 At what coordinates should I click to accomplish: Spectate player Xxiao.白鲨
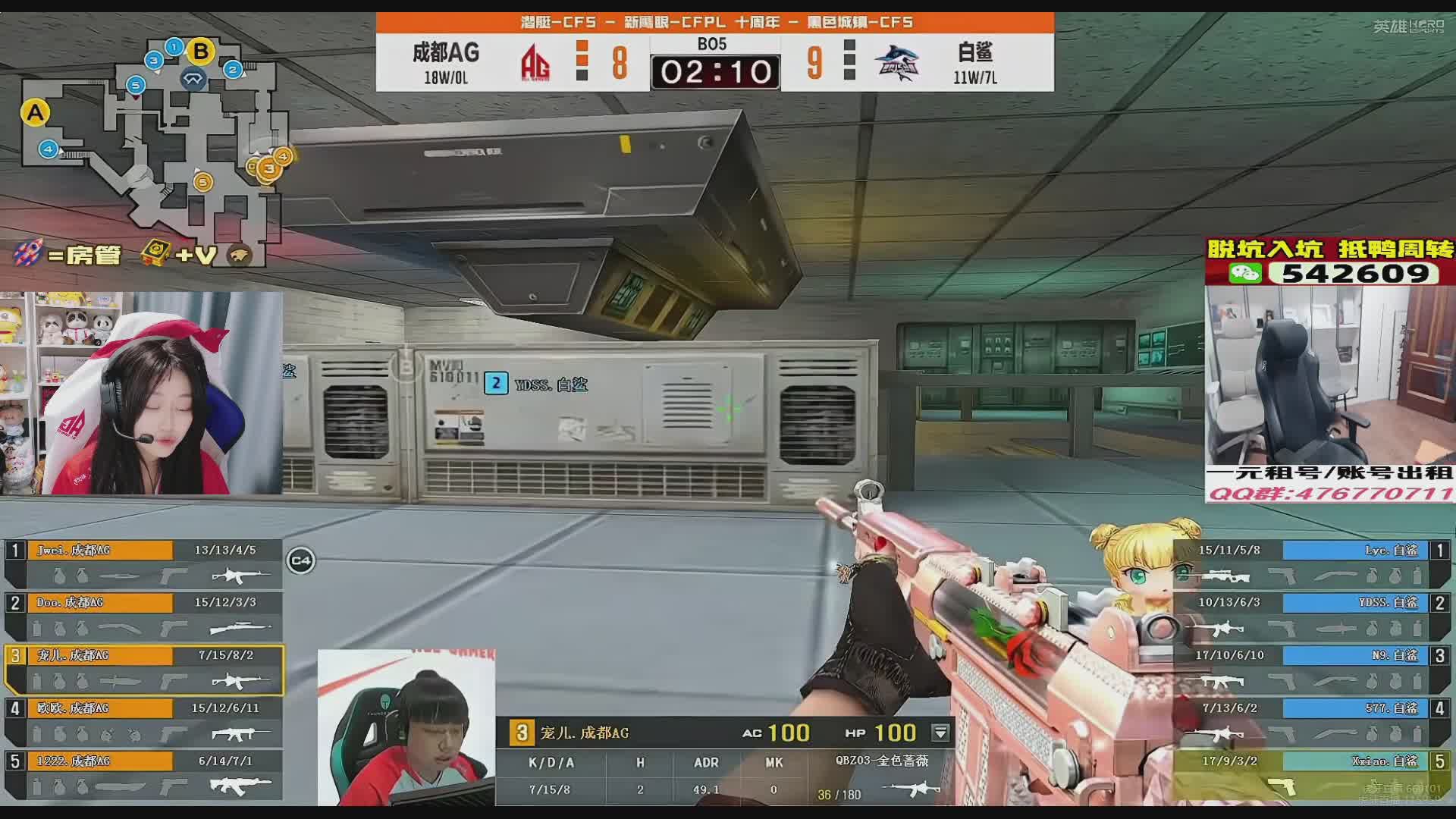click(1312, 773)
